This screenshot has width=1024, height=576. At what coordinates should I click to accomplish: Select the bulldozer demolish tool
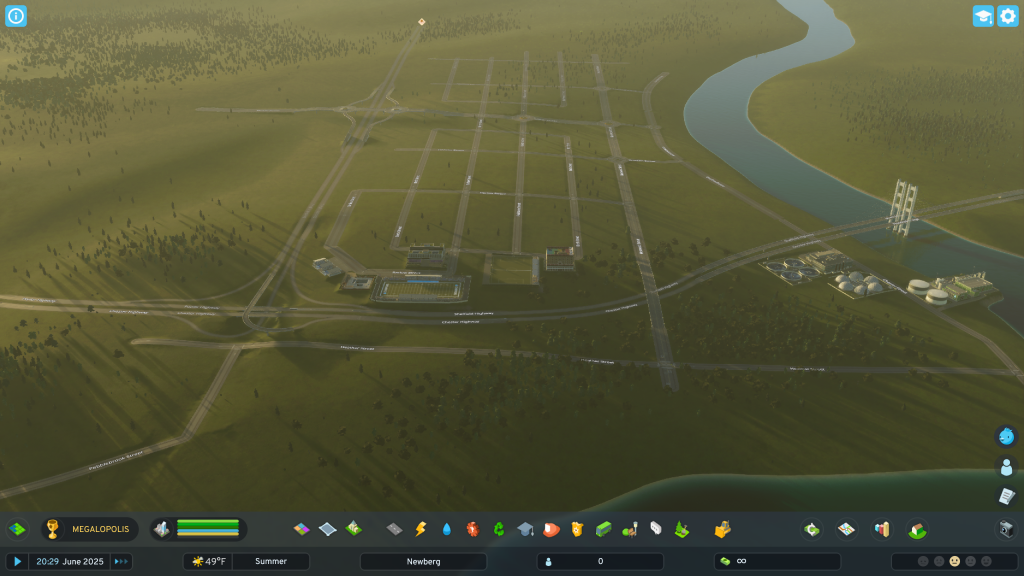tap(721, 529)
